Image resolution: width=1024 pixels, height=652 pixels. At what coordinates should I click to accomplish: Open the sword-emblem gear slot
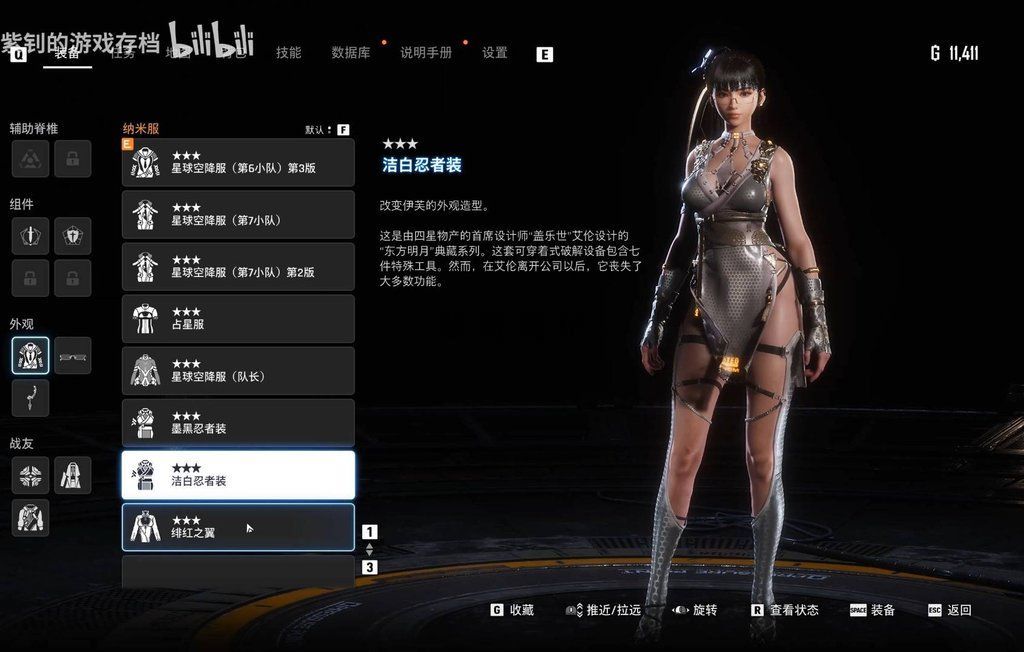(31, 236)
